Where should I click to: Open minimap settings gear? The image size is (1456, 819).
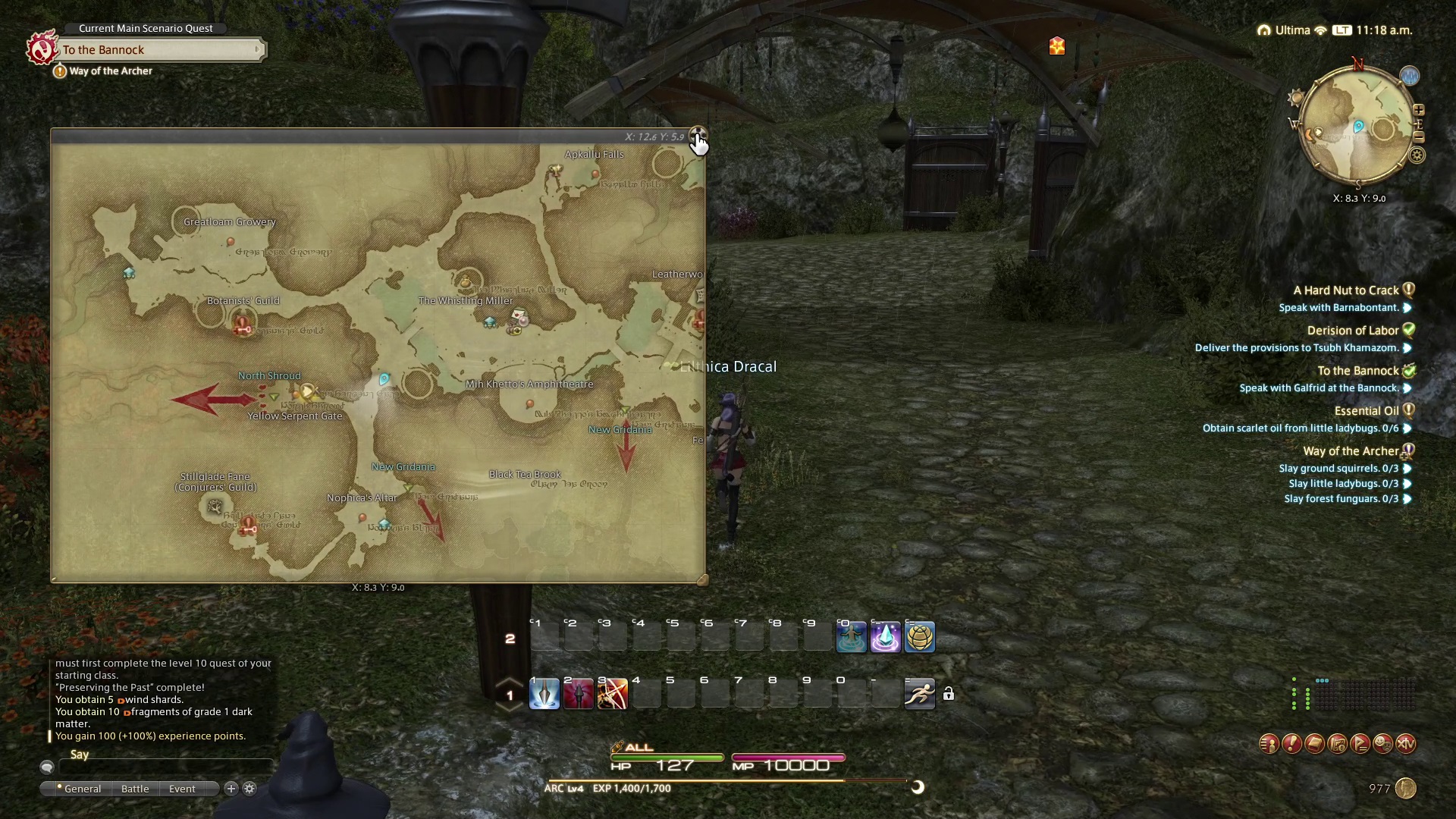coord(1417,155)
